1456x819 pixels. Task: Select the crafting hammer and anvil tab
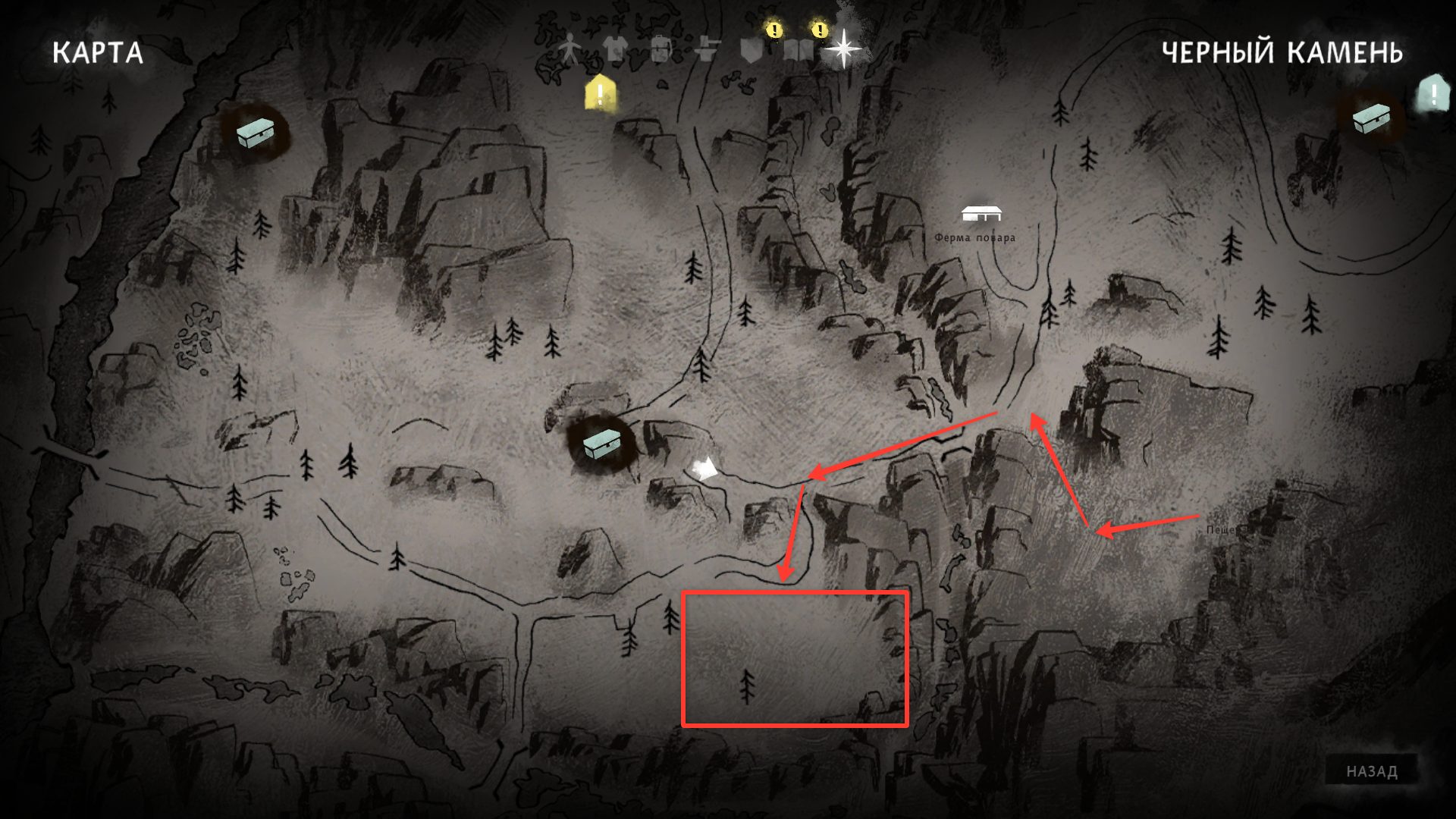pos(707,50)
